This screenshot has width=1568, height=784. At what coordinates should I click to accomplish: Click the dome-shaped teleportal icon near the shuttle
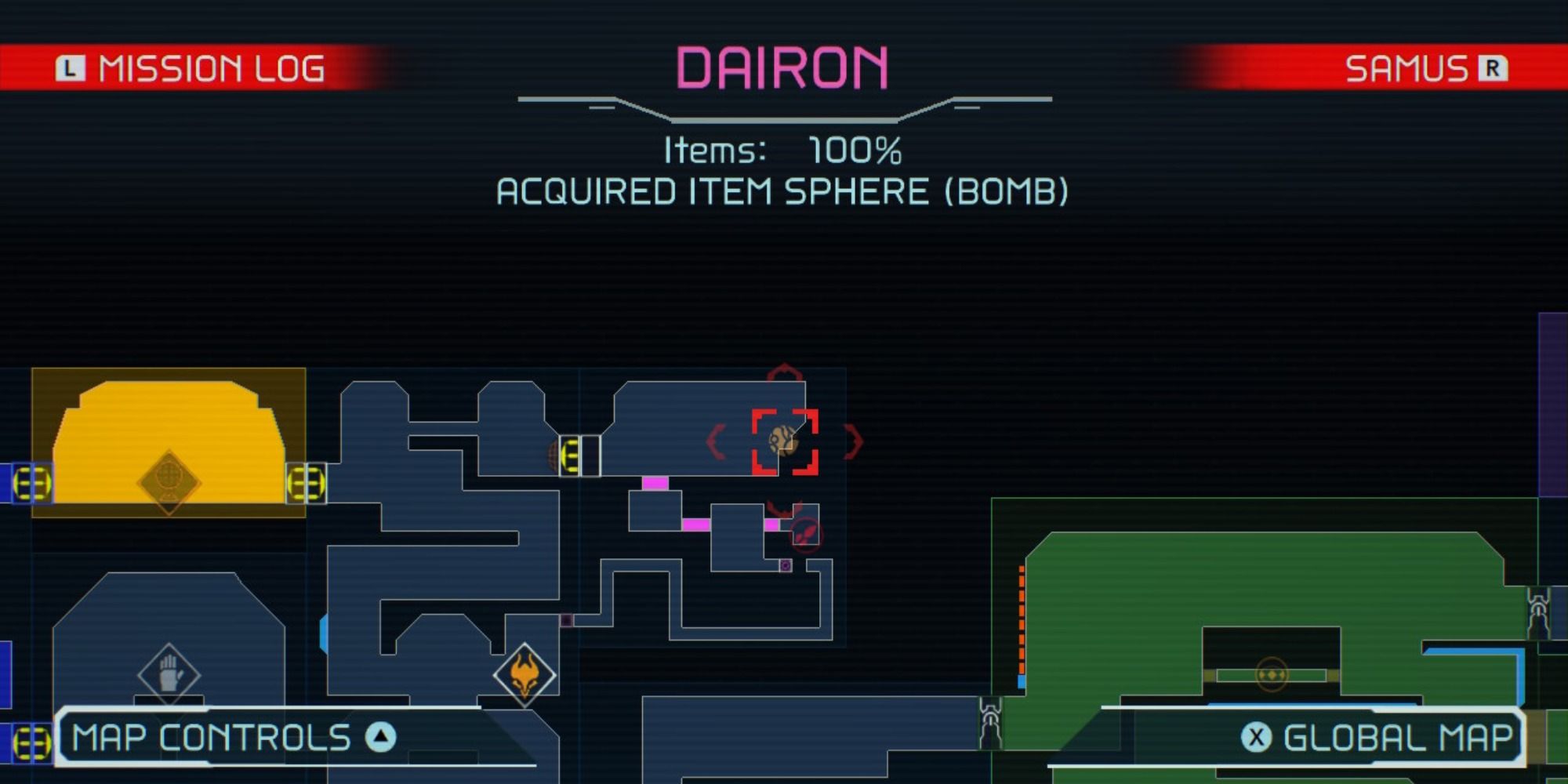click(x=554, y=455)
